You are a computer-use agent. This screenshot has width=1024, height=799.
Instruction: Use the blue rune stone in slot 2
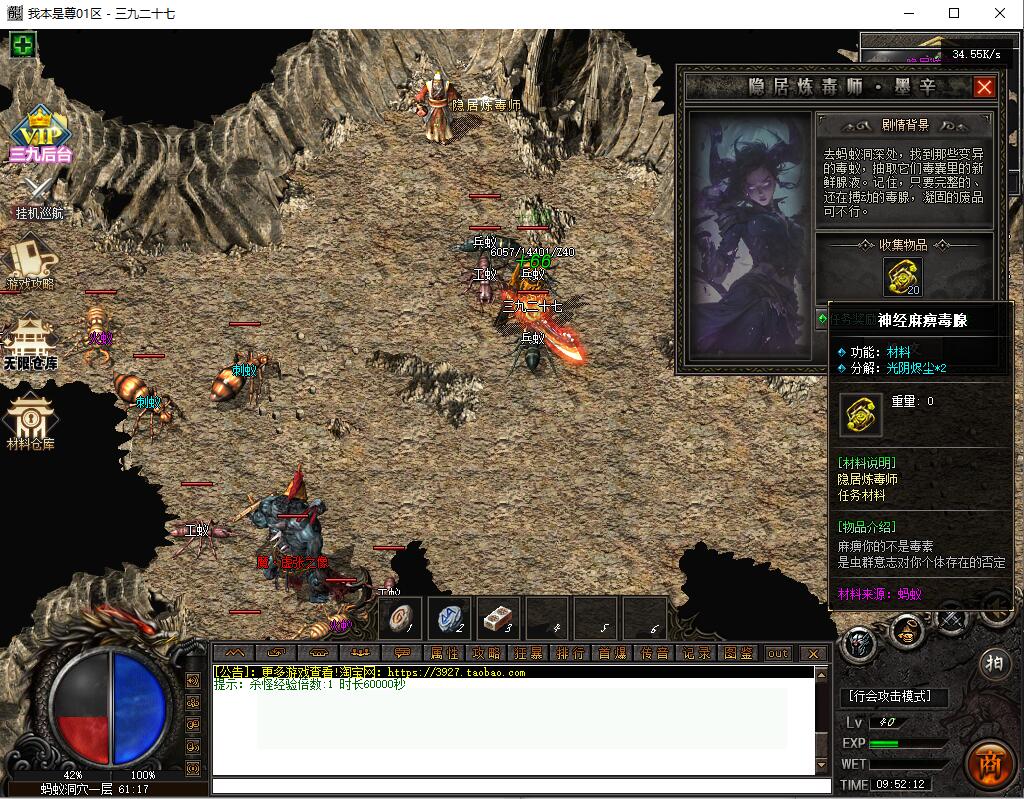449,619
